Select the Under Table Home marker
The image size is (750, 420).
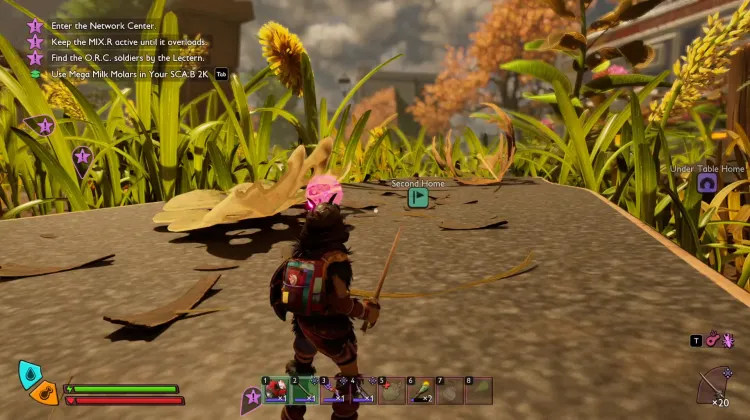click(707, 184)
